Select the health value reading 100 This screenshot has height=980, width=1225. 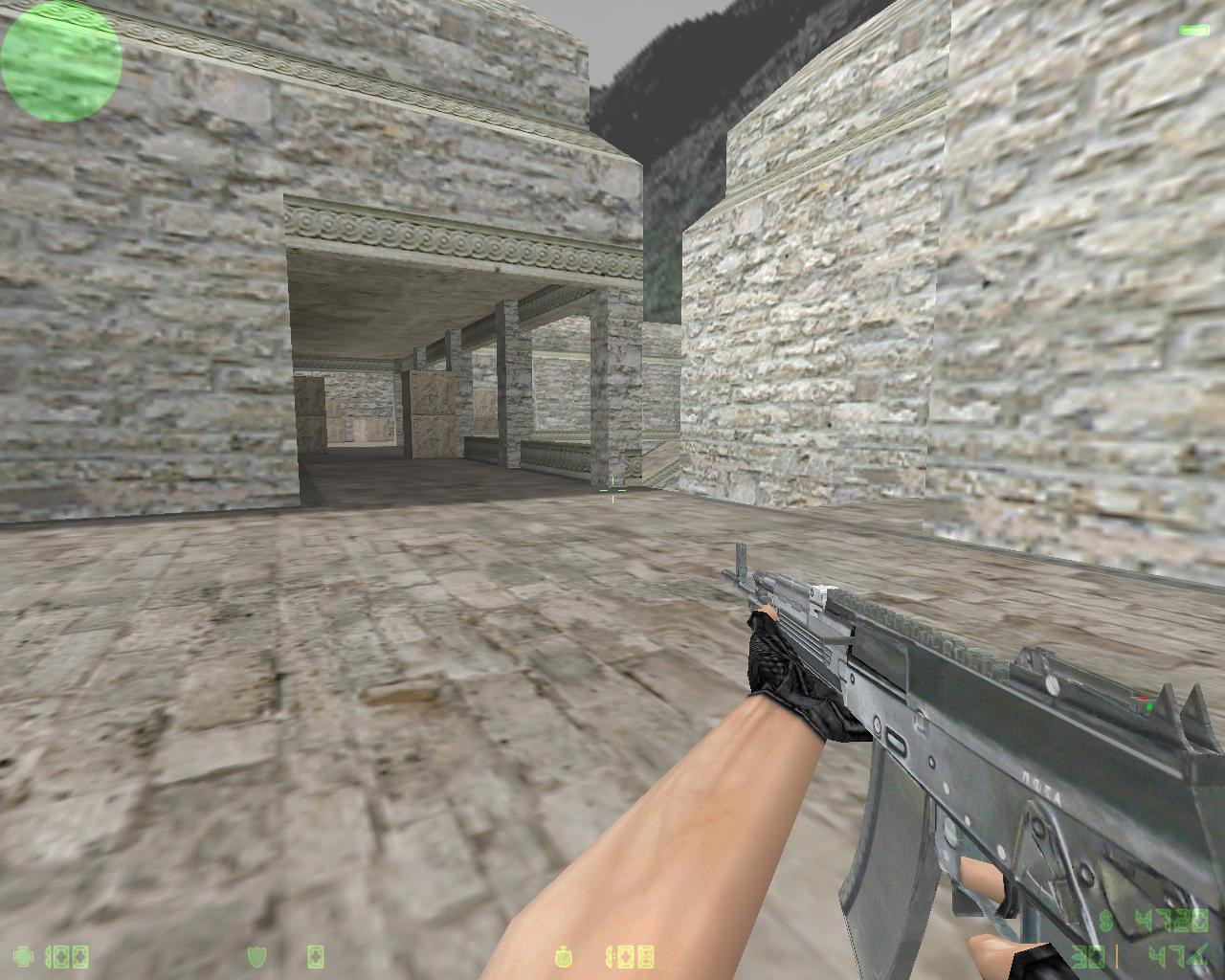pos(65,957)
